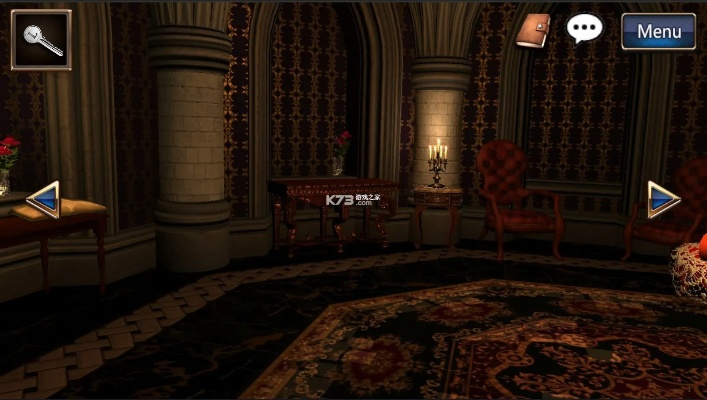Turn view with the left arrow
707x400 pixels.
pos(44,199)
